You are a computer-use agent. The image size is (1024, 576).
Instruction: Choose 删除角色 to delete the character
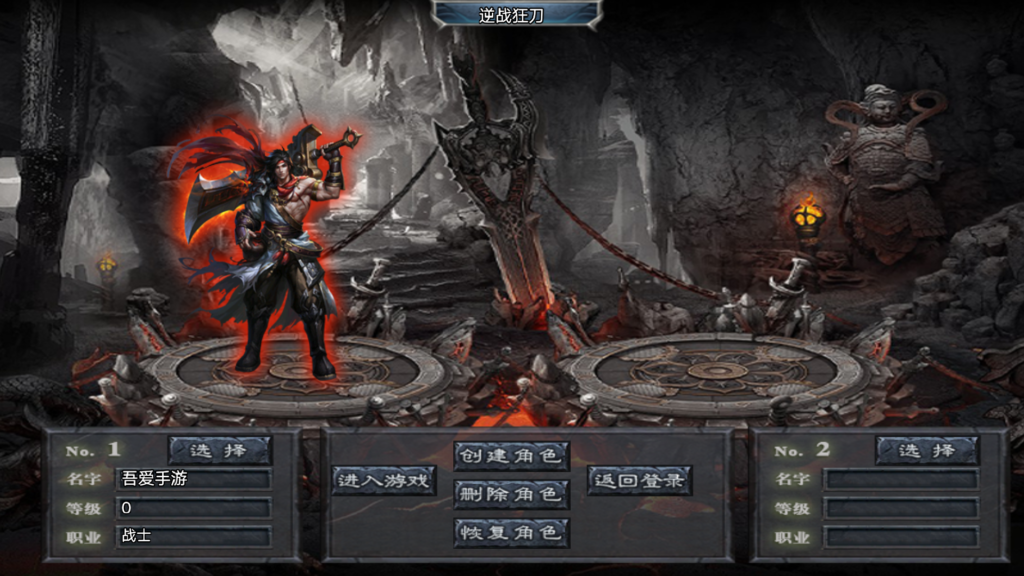click(x=511, y=494)
